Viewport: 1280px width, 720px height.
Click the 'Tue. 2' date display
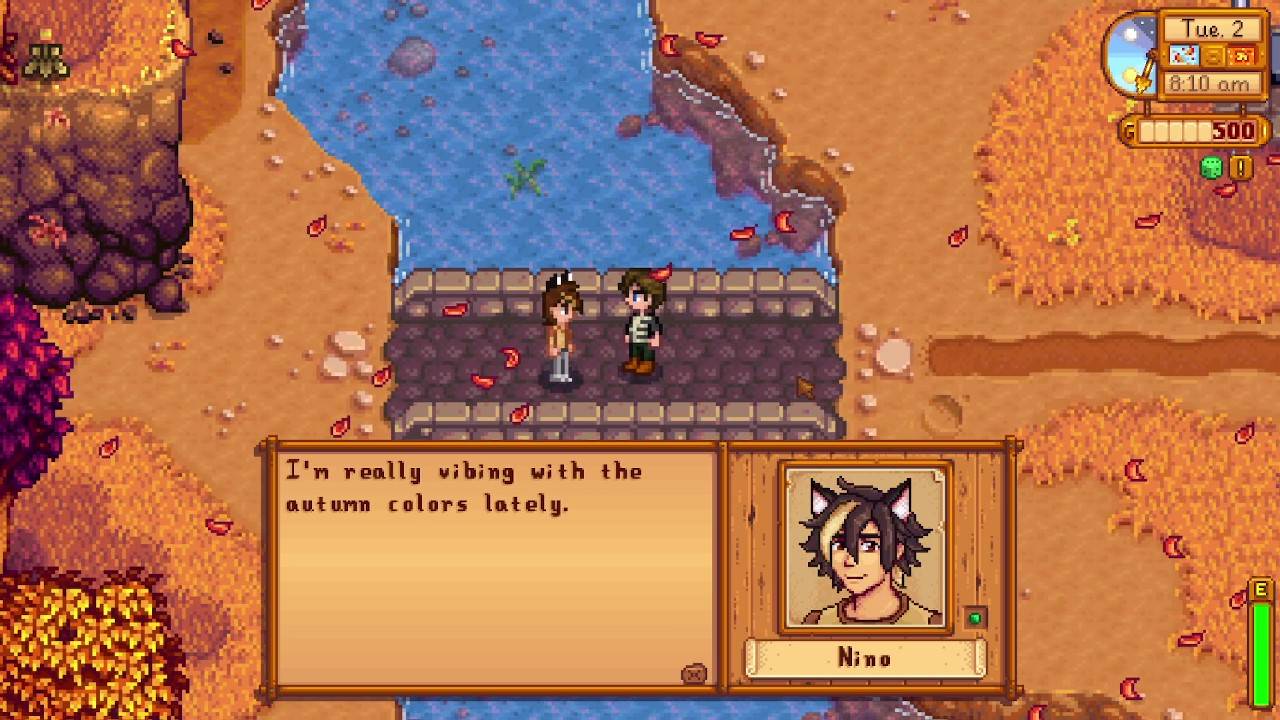pos(1214,28)
